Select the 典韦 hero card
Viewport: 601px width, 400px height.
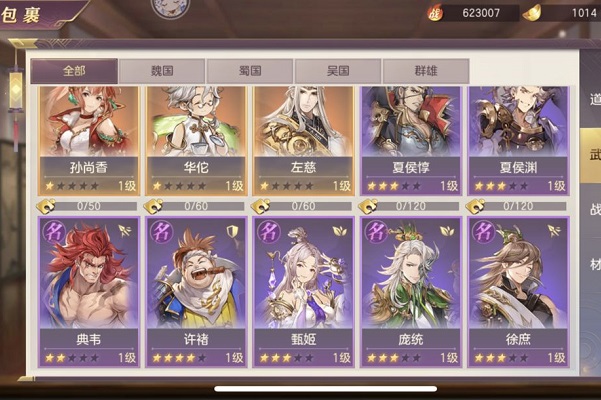pos(88,290)
